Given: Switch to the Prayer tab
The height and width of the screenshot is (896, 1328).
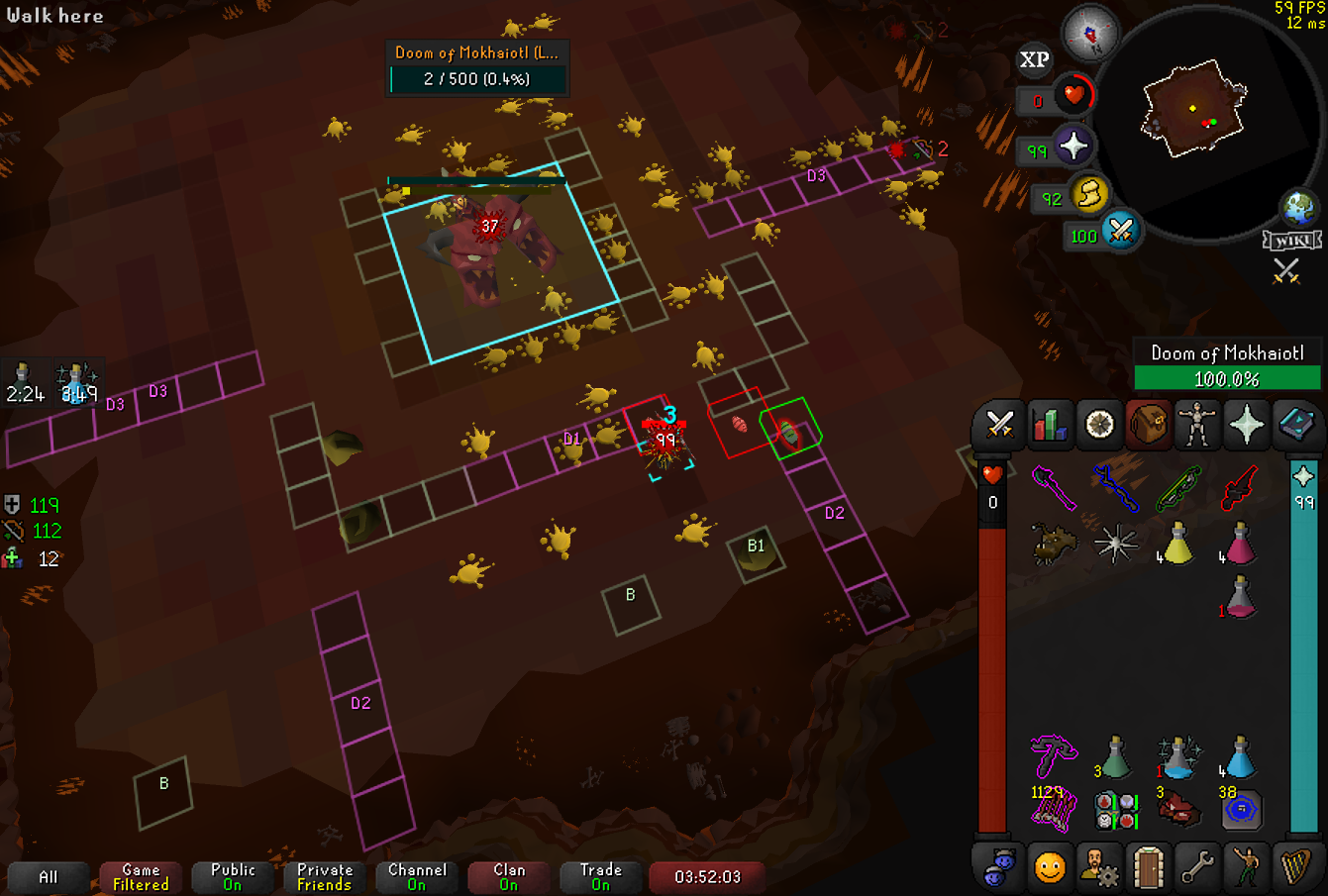Looking at the screenshot, I should (1246, 426).
